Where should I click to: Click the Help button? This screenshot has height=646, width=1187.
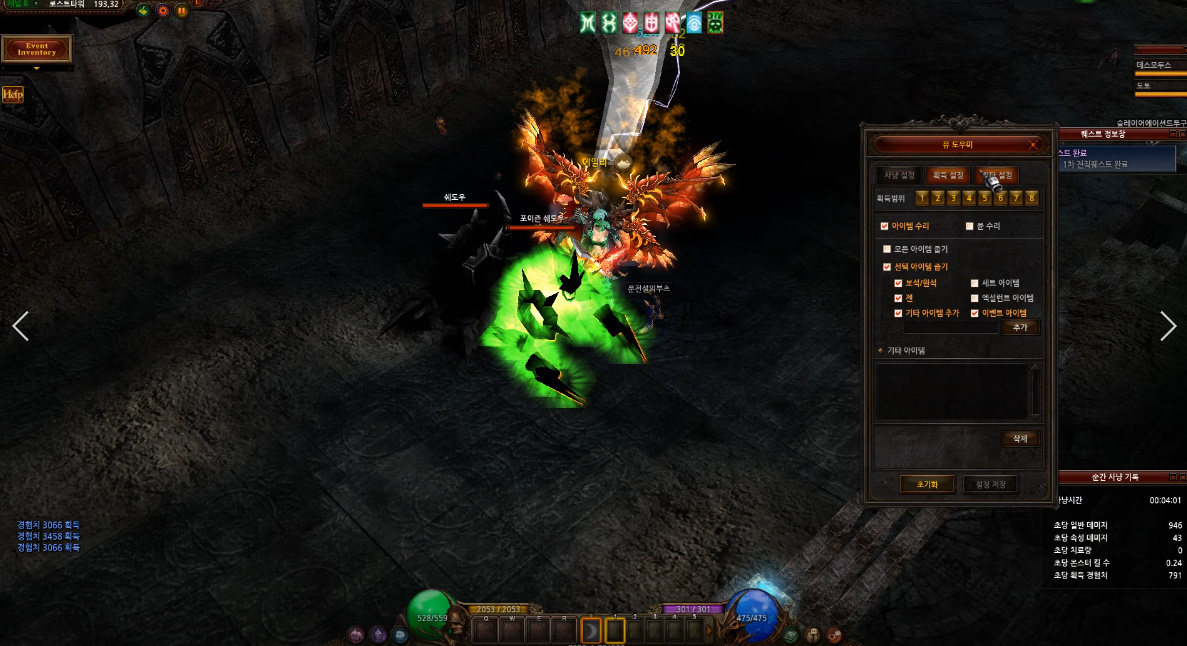tap(12, 94)
